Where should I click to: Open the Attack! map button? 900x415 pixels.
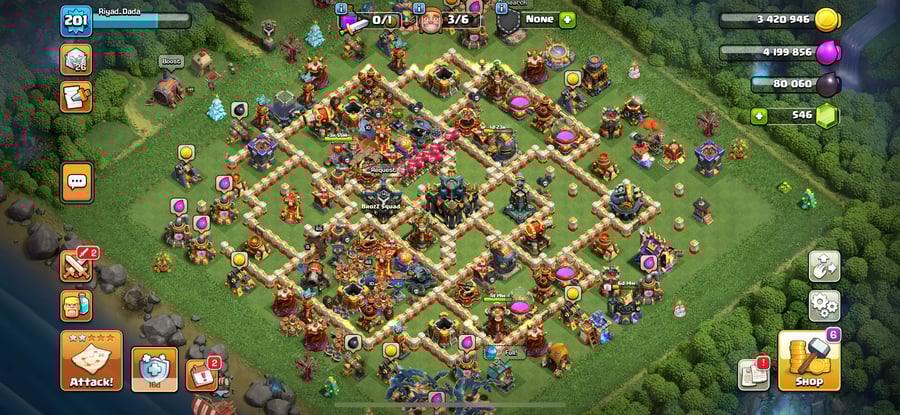tap(91, 361)
